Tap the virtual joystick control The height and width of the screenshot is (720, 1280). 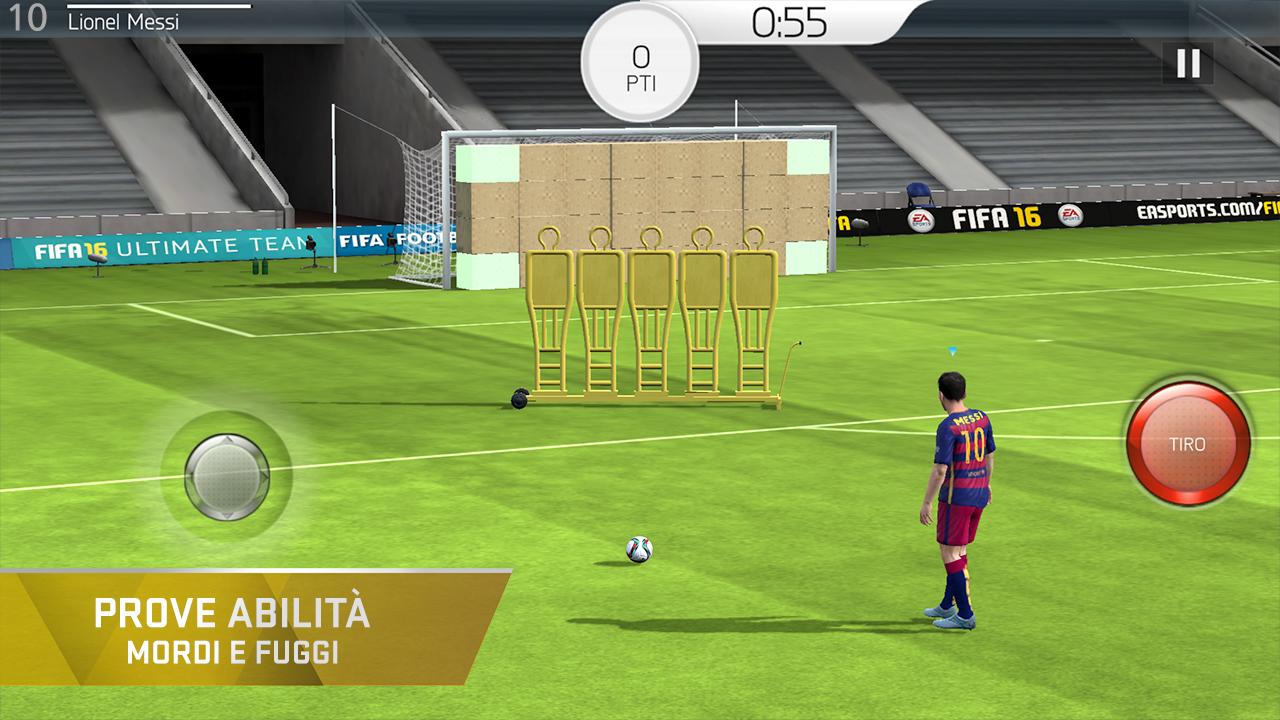point(228,477)
